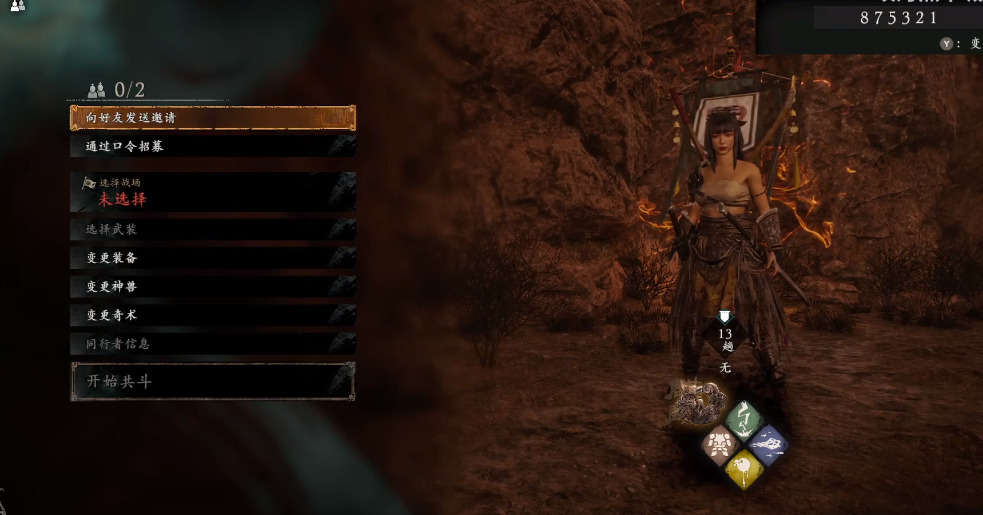Select 变更神兽 to change divine beast

coord(212,286)
